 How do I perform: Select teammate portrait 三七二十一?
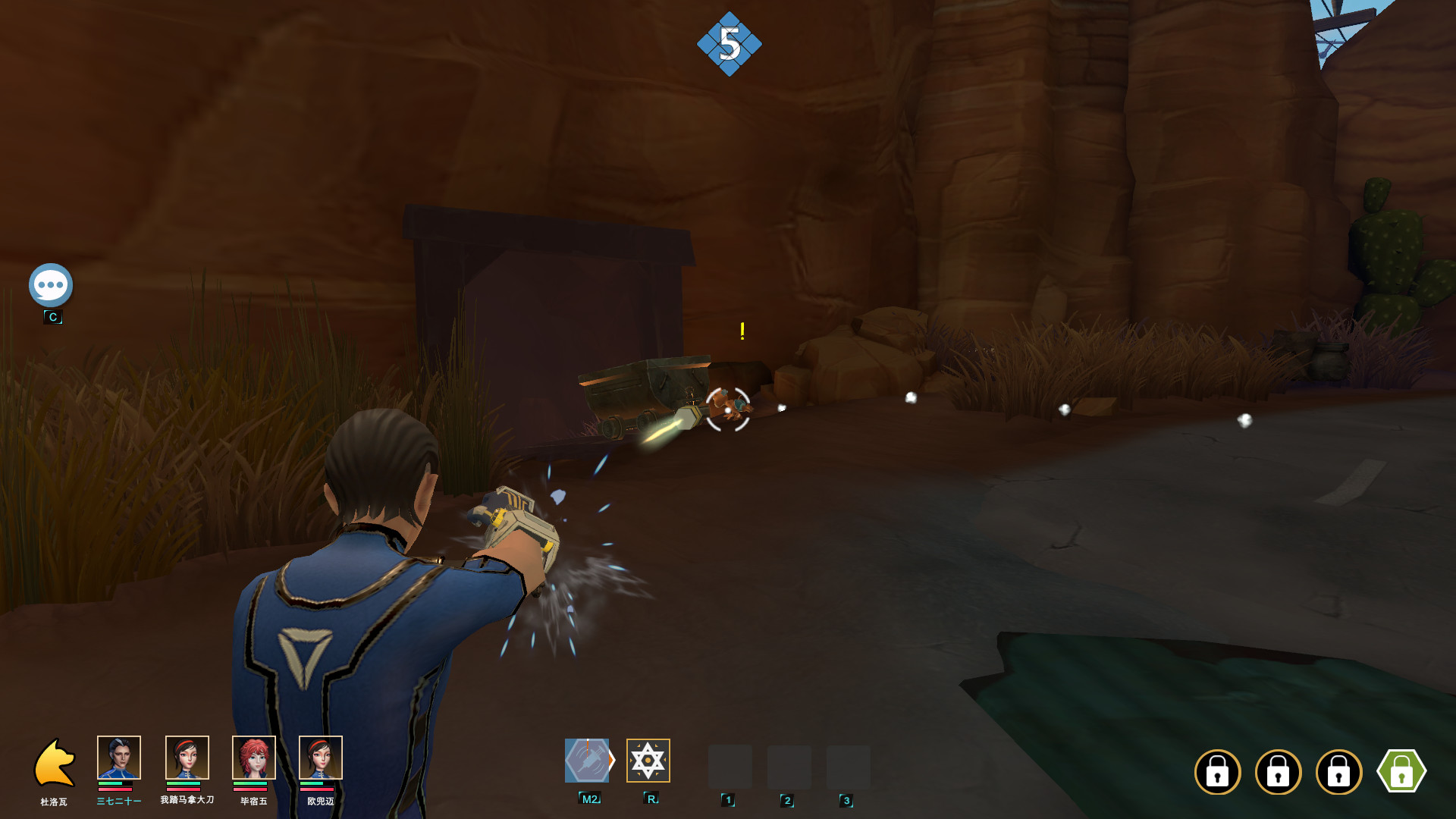pos(119,758)
